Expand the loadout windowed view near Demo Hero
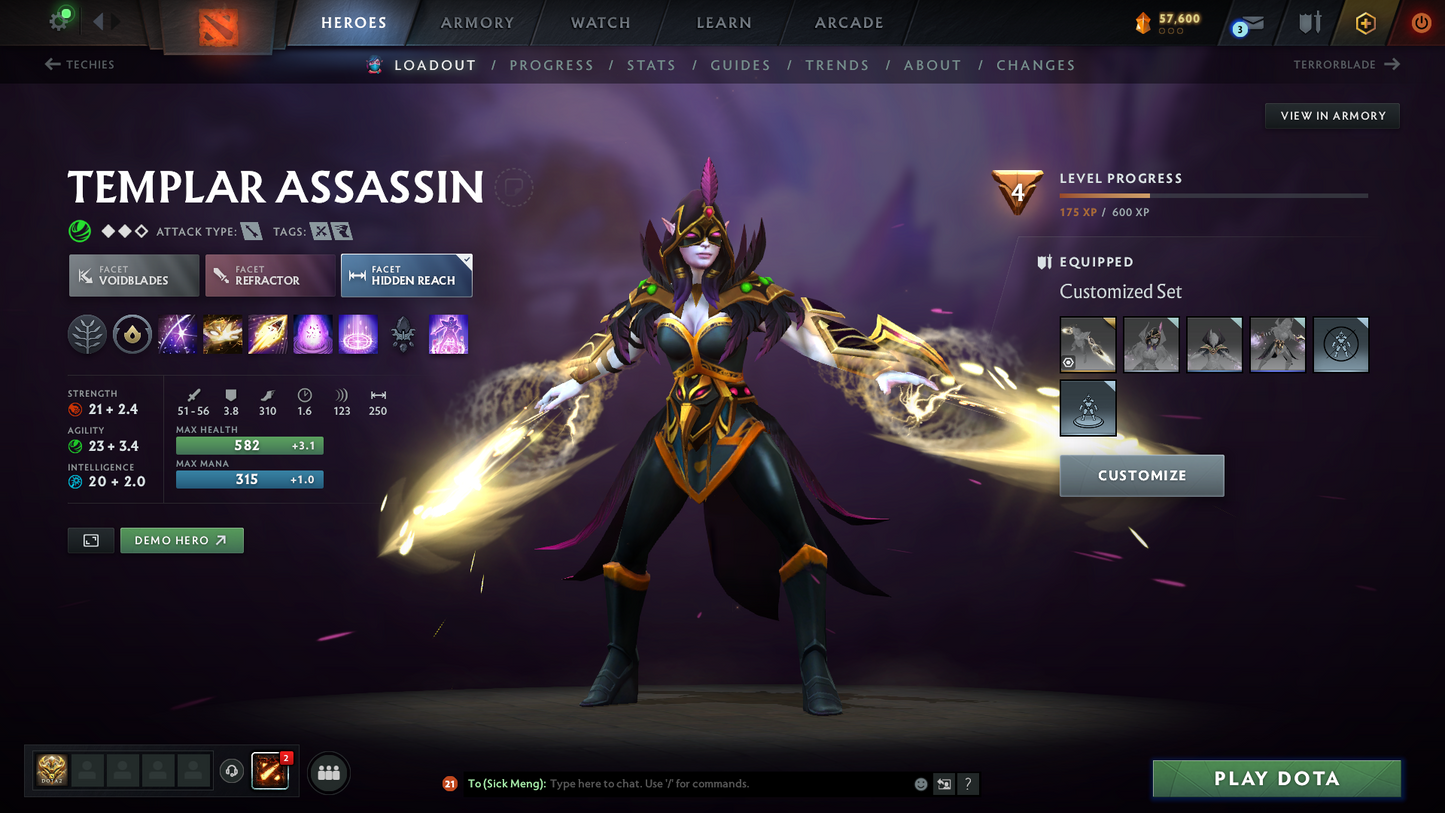 point(90,540)
